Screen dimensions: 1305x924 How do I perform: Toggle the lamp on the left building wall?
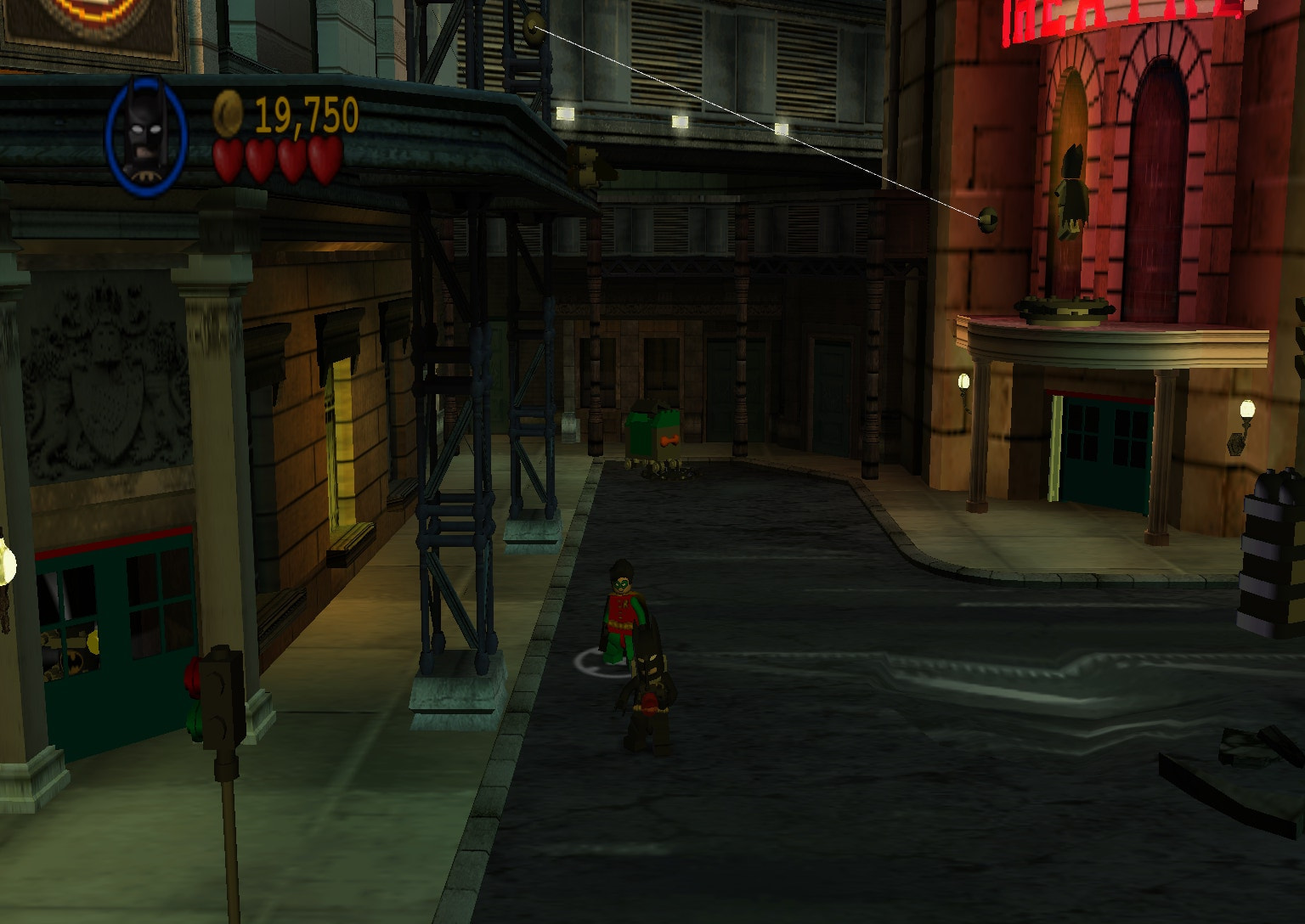click(x=8, y=564)
